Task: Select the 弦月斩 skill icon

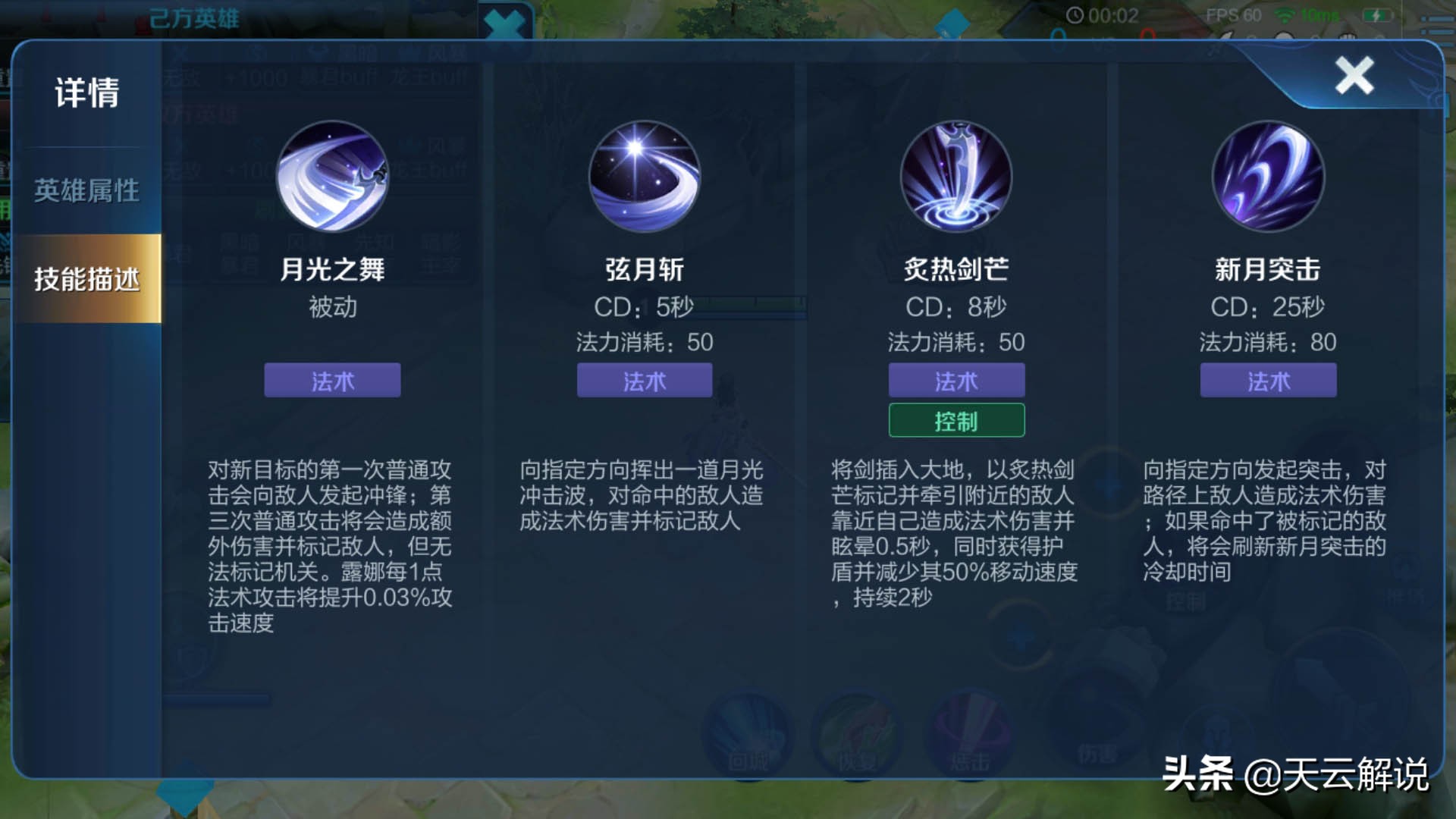Action: click(x=644, y=176)
